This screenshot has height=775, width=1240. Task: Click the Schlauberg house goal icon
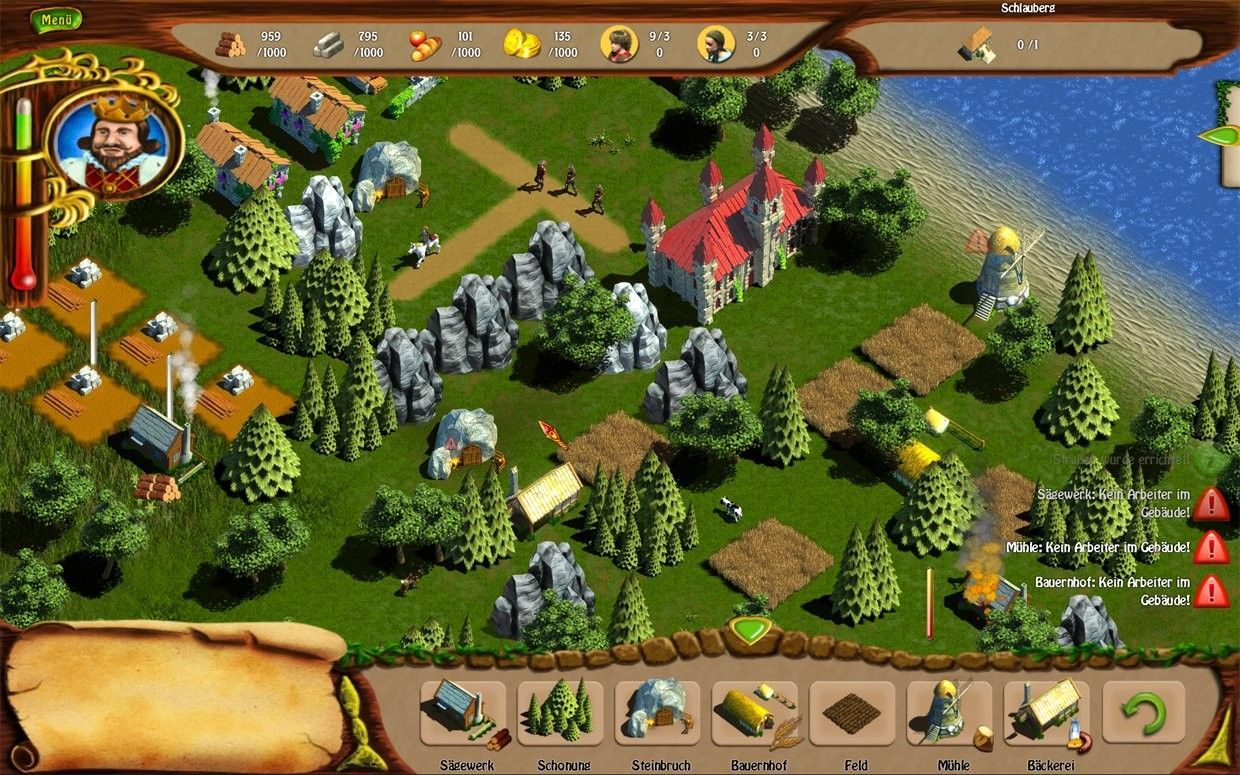click(976, 45)
